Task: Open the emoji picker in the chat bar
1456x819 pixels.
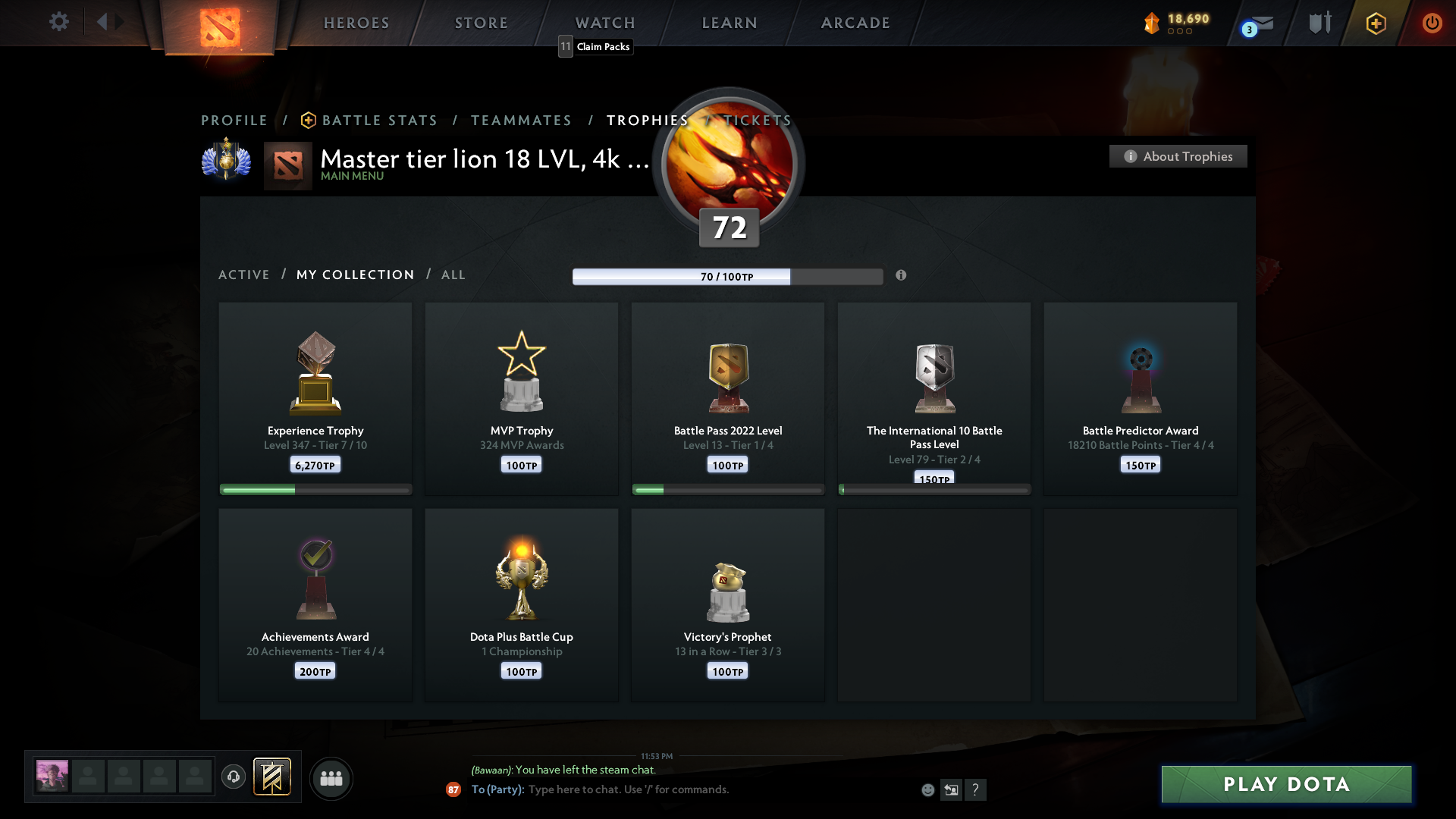Action: click(928, 789)
